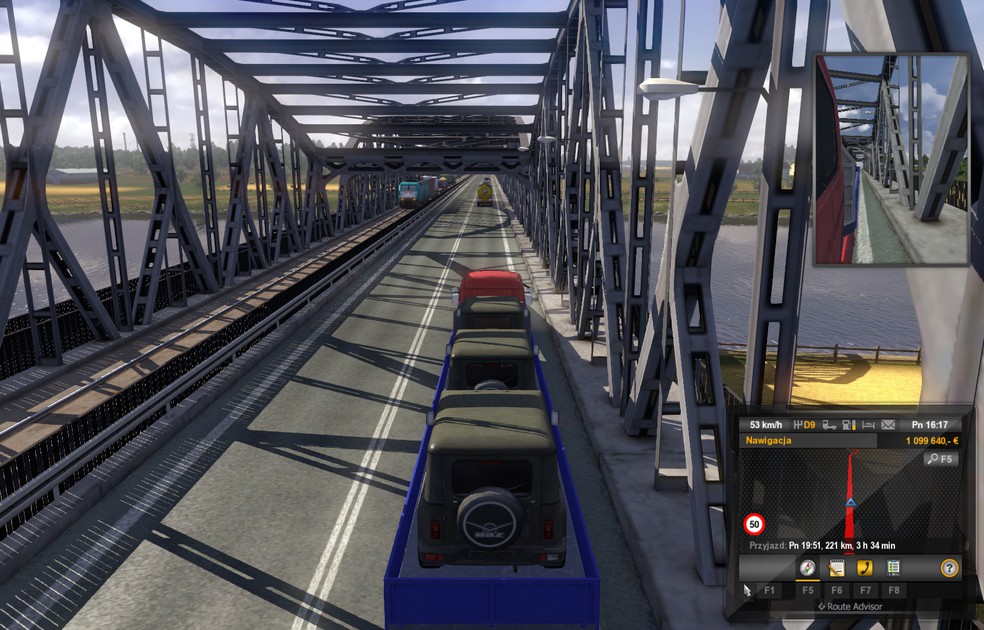Open the navigation compass tab
The image size is (984, 630).
807,568
